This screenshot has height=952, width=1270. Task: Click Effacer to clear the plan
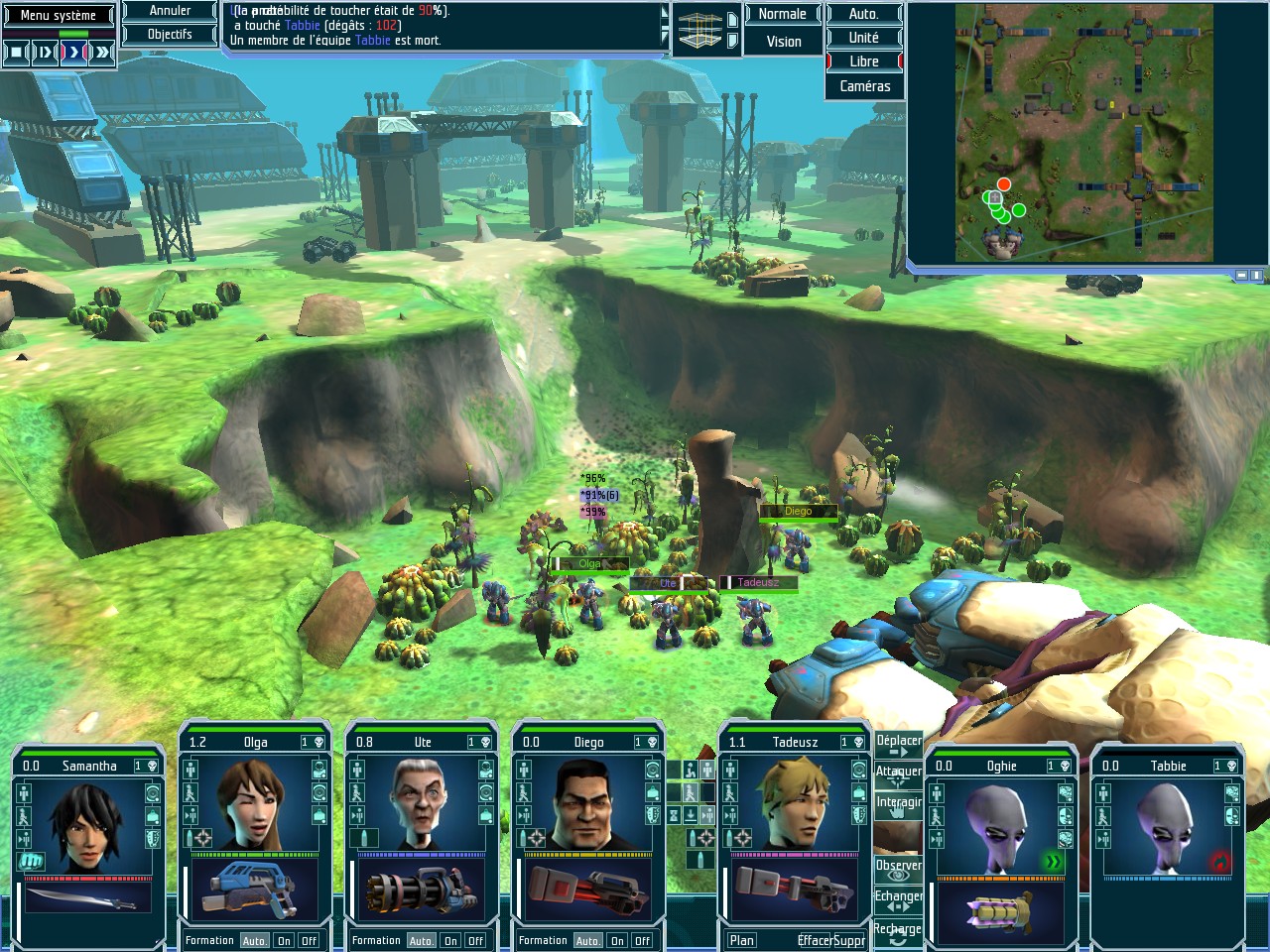click(815, 940)
